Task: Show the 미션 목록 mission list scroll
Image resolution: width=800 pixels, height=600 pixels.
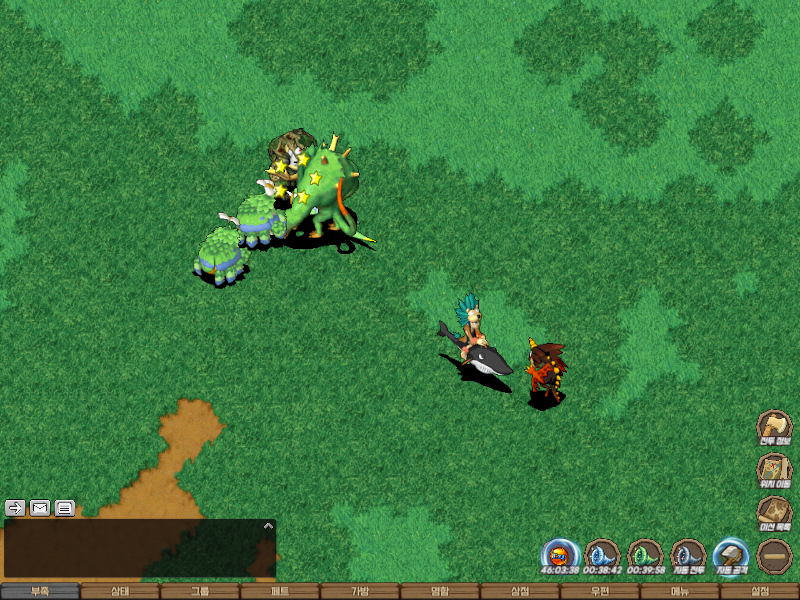Action: click(774, 513)
